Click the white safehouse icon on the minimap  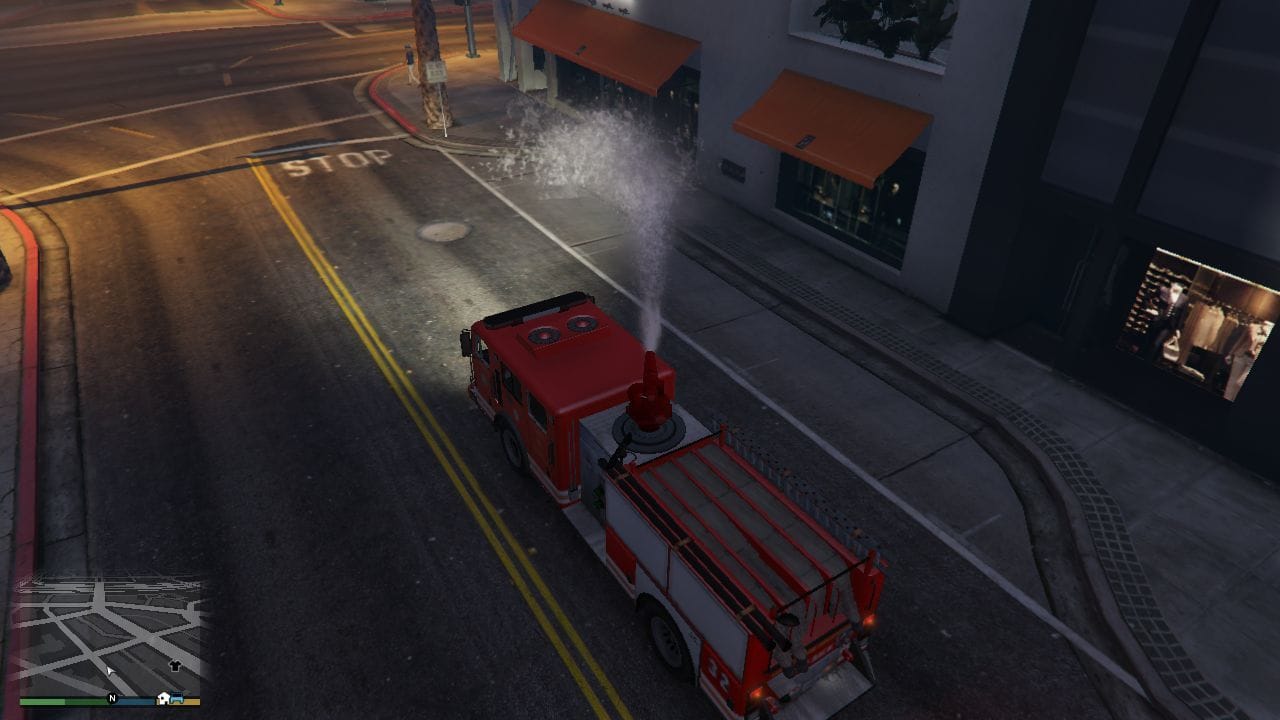click(x=163, y=698)
